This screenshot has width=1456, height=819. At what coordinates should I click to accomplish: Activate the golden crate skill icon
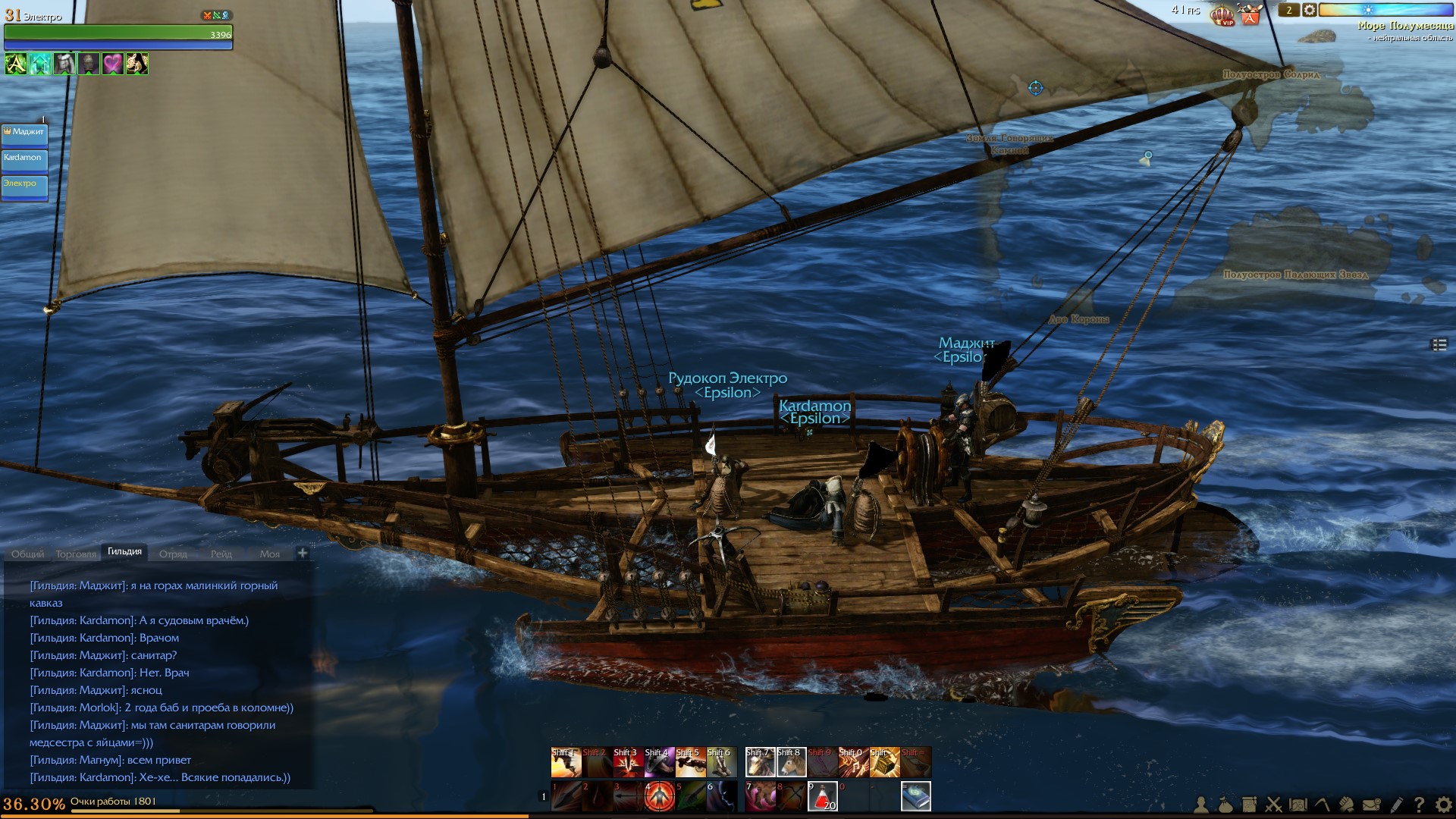(x=884, y=762)
